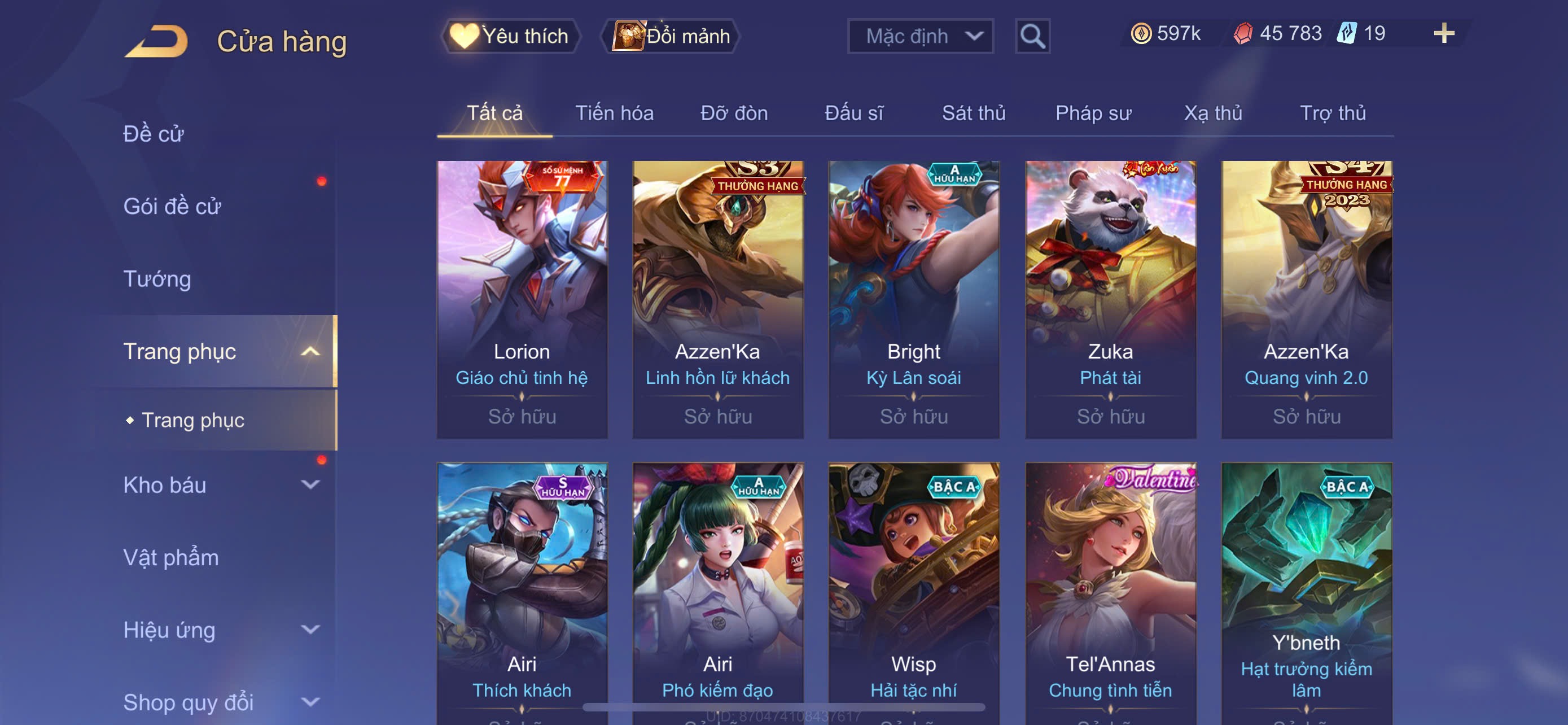
Task: View the Wisp Hải tặc nhí skin
Action: click(x=914, y=591)
